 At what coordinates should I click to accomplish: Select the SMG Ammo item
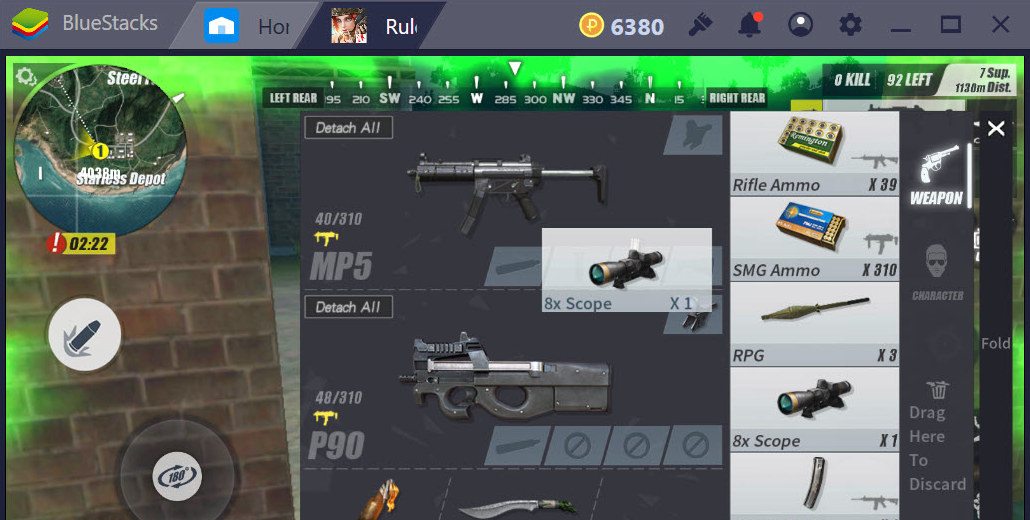(x=814, y=239)
